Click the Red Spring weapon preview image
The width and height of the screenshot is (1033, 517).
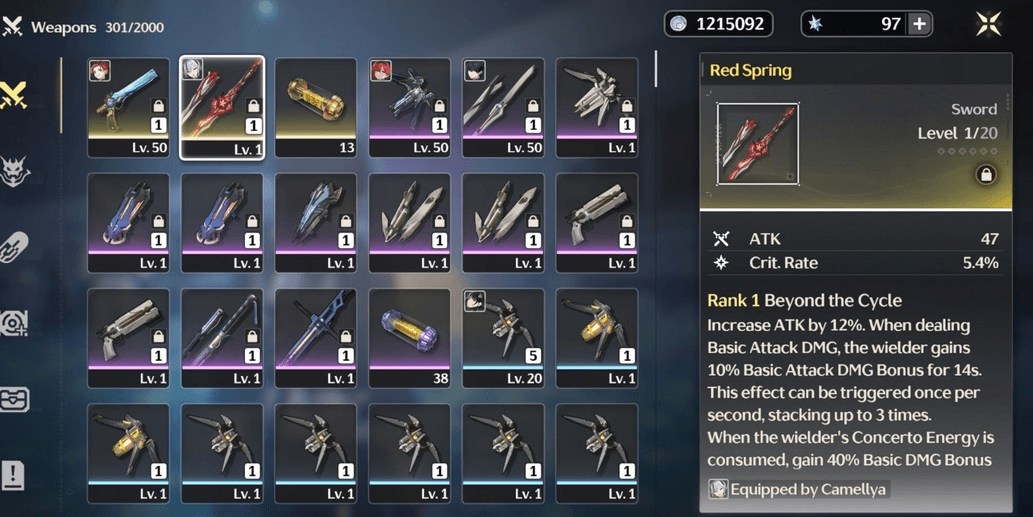coord(757,144)
